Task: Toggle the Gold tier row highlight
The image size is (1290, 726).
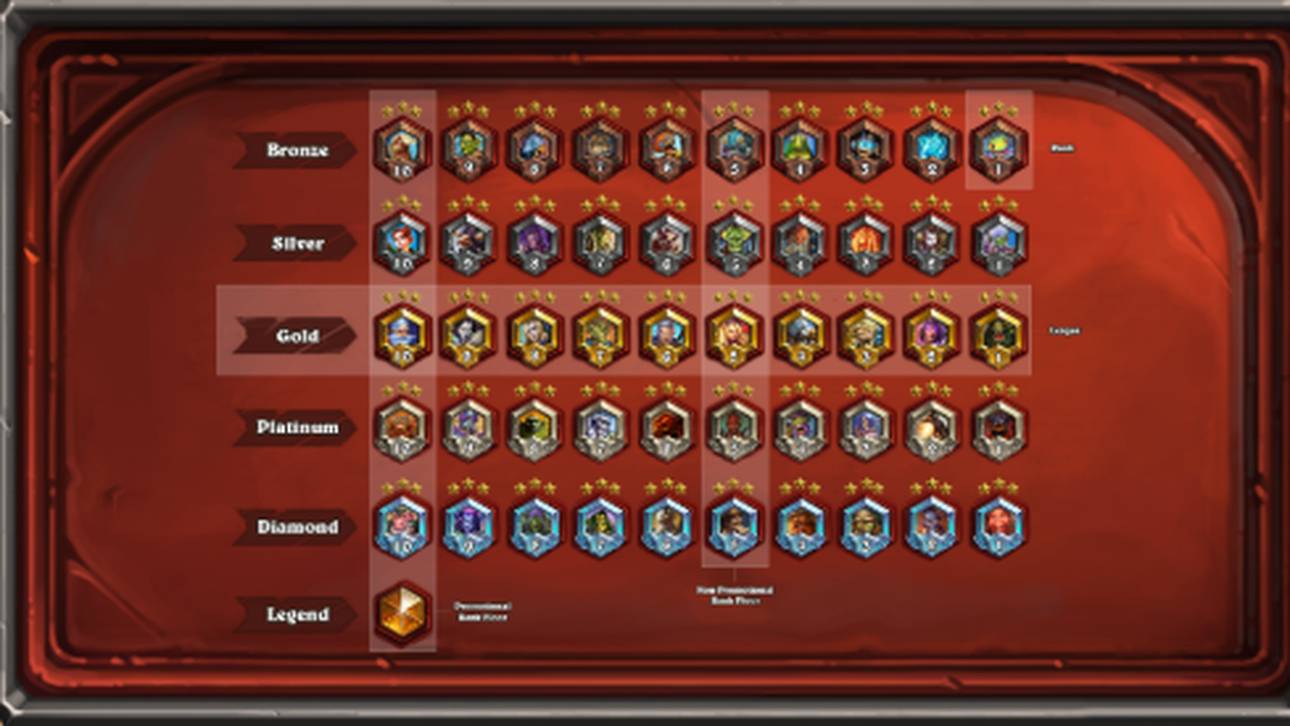Action: pos(620,335)
